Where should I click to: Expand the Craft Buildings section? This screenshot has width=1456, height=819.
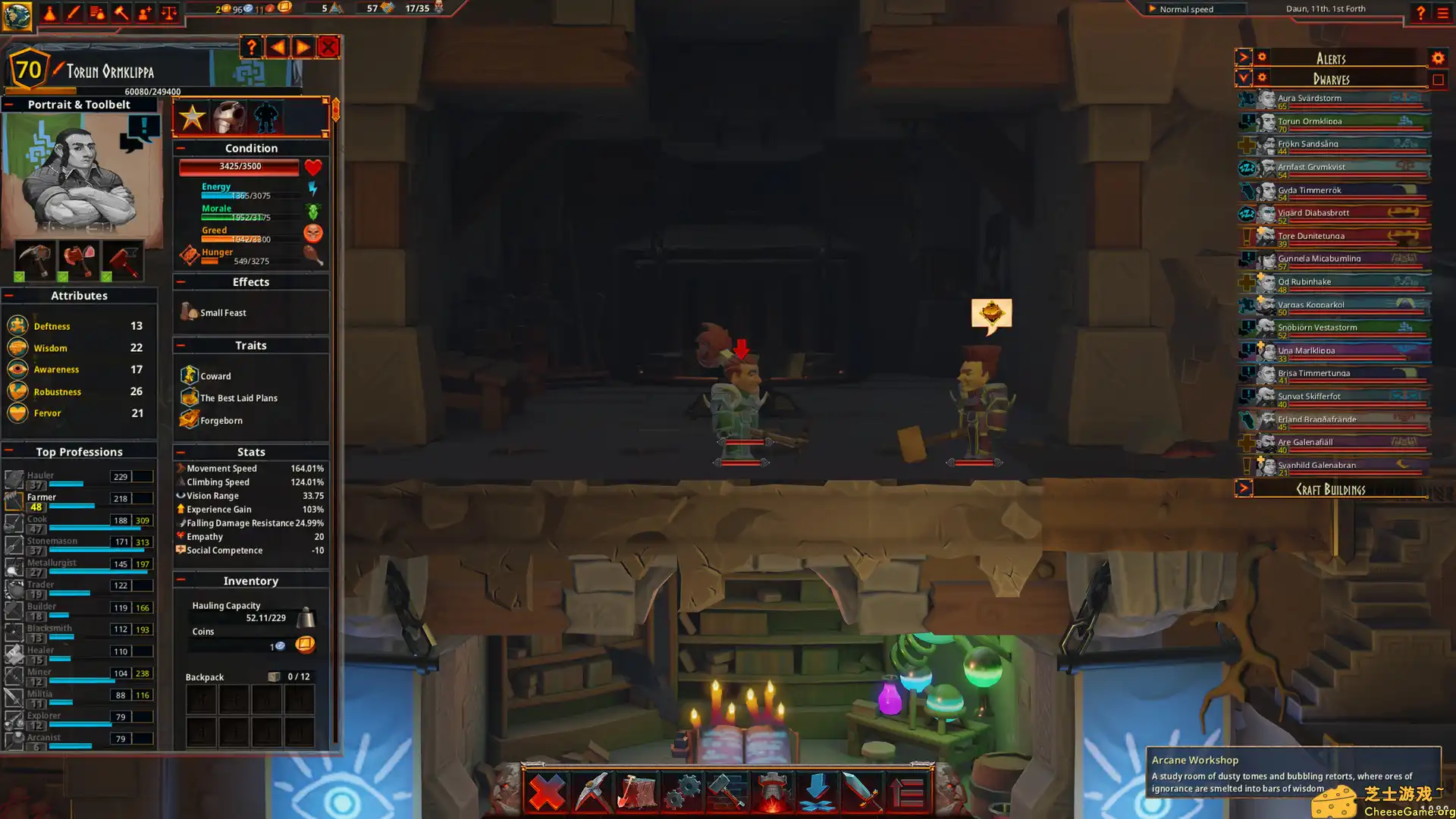pyautogui.click(x=1244, y=488)
